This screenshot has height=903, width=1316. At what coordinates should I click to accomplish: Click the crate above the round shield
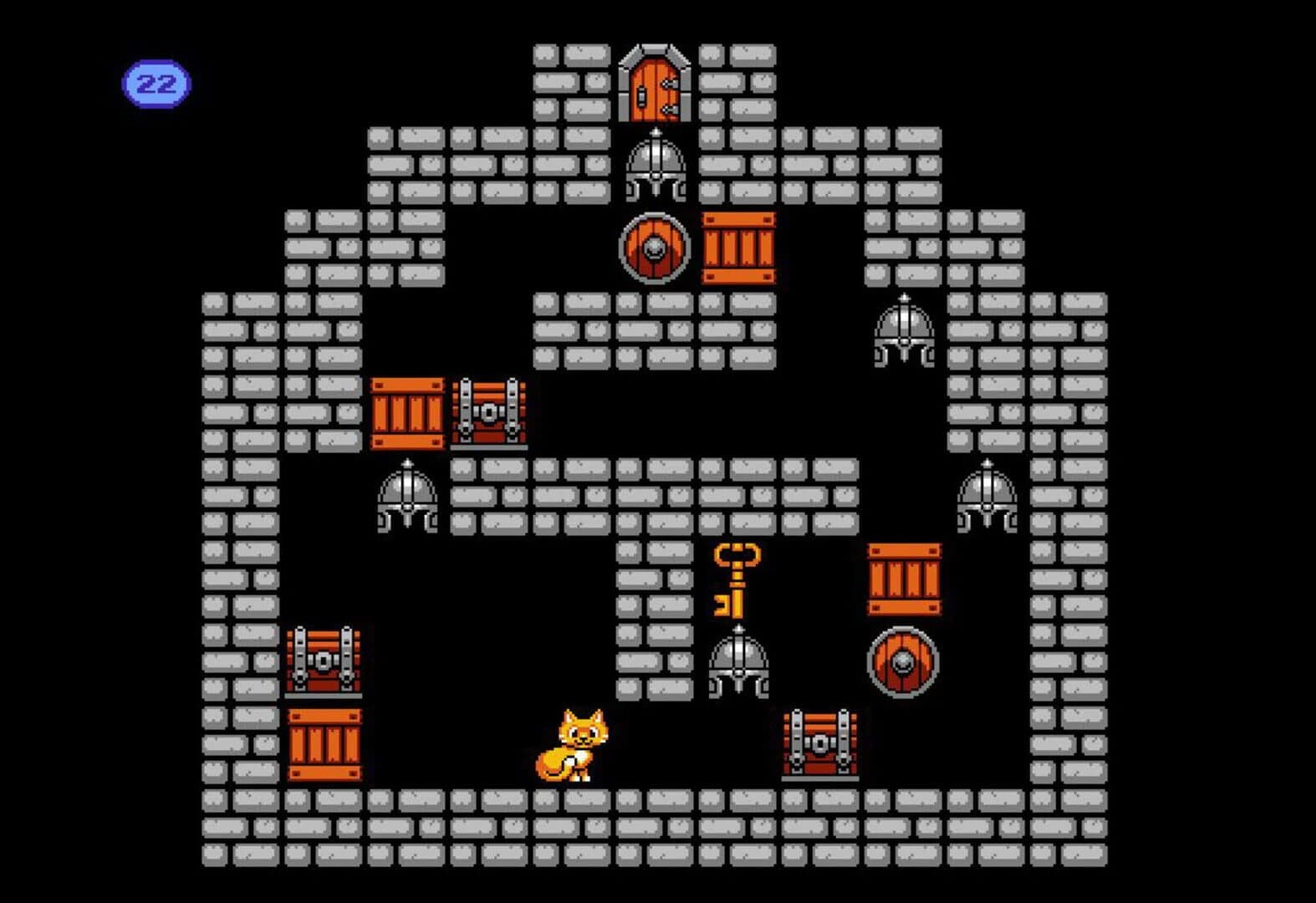905,579
